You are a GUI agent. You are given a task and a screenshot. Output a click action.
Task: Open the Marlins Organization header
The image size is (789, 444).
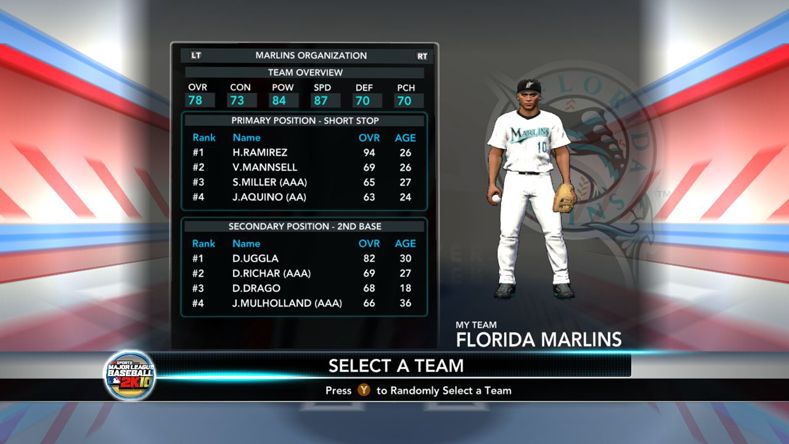click(311, 56)
